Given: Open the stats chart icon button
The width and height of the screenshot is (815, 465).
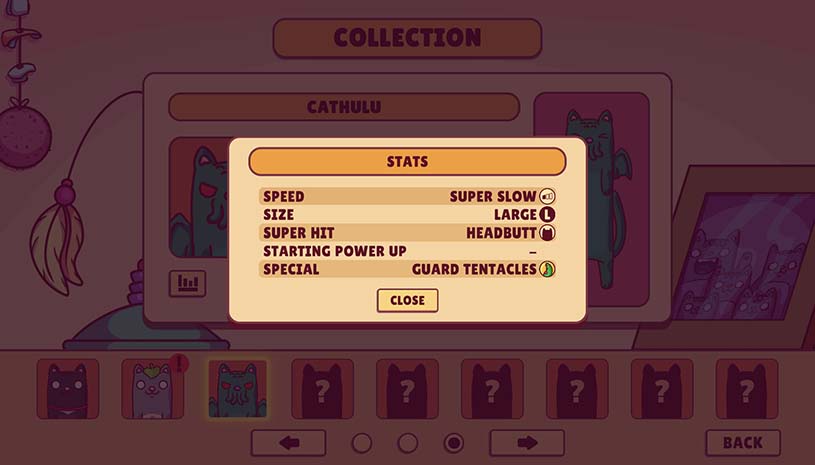Looking at the screenshot, I should [187, 283].
